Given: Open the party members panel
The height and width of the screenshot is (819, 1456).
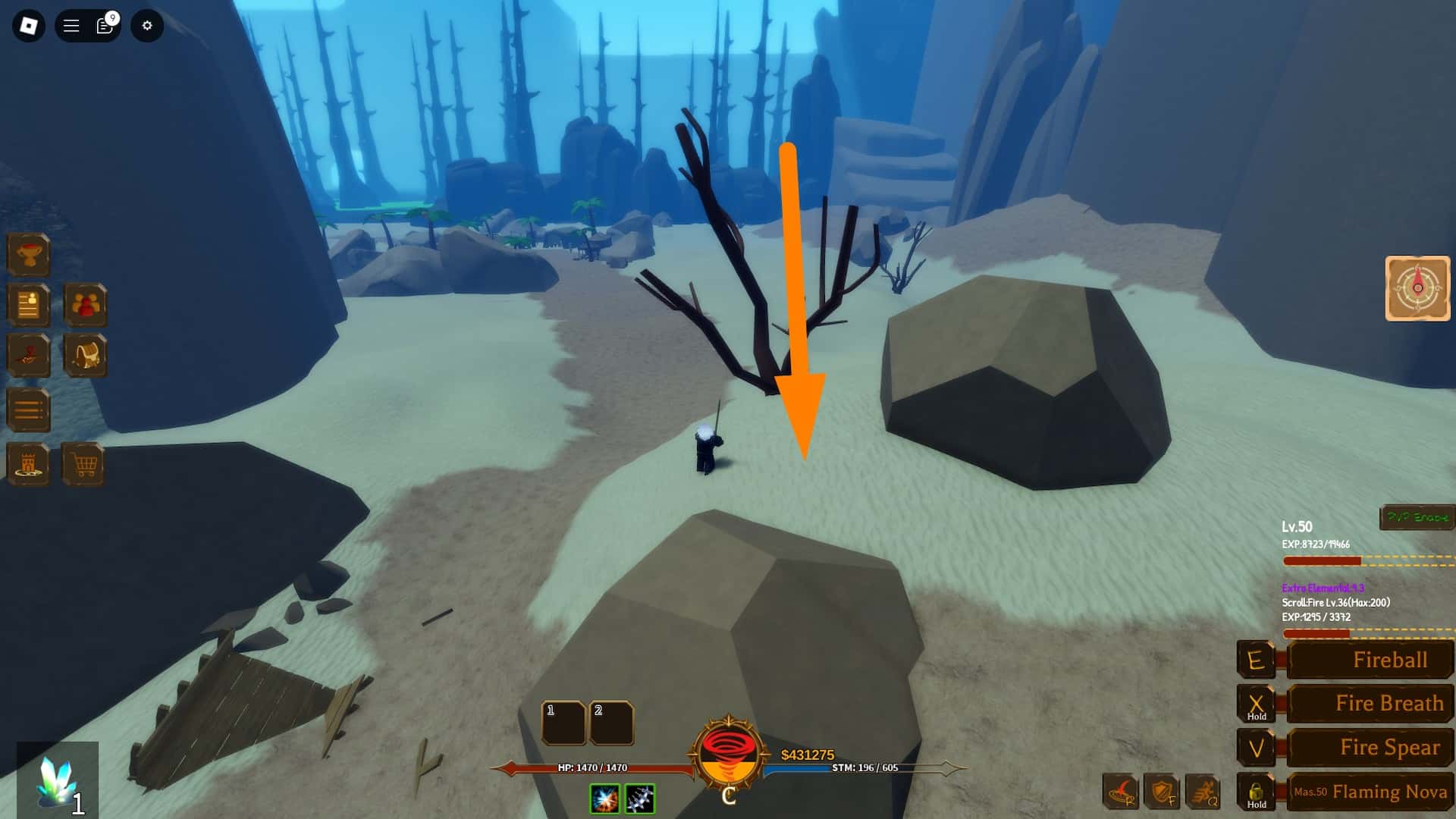Looking at the screenshot, I should click(86, 306).
